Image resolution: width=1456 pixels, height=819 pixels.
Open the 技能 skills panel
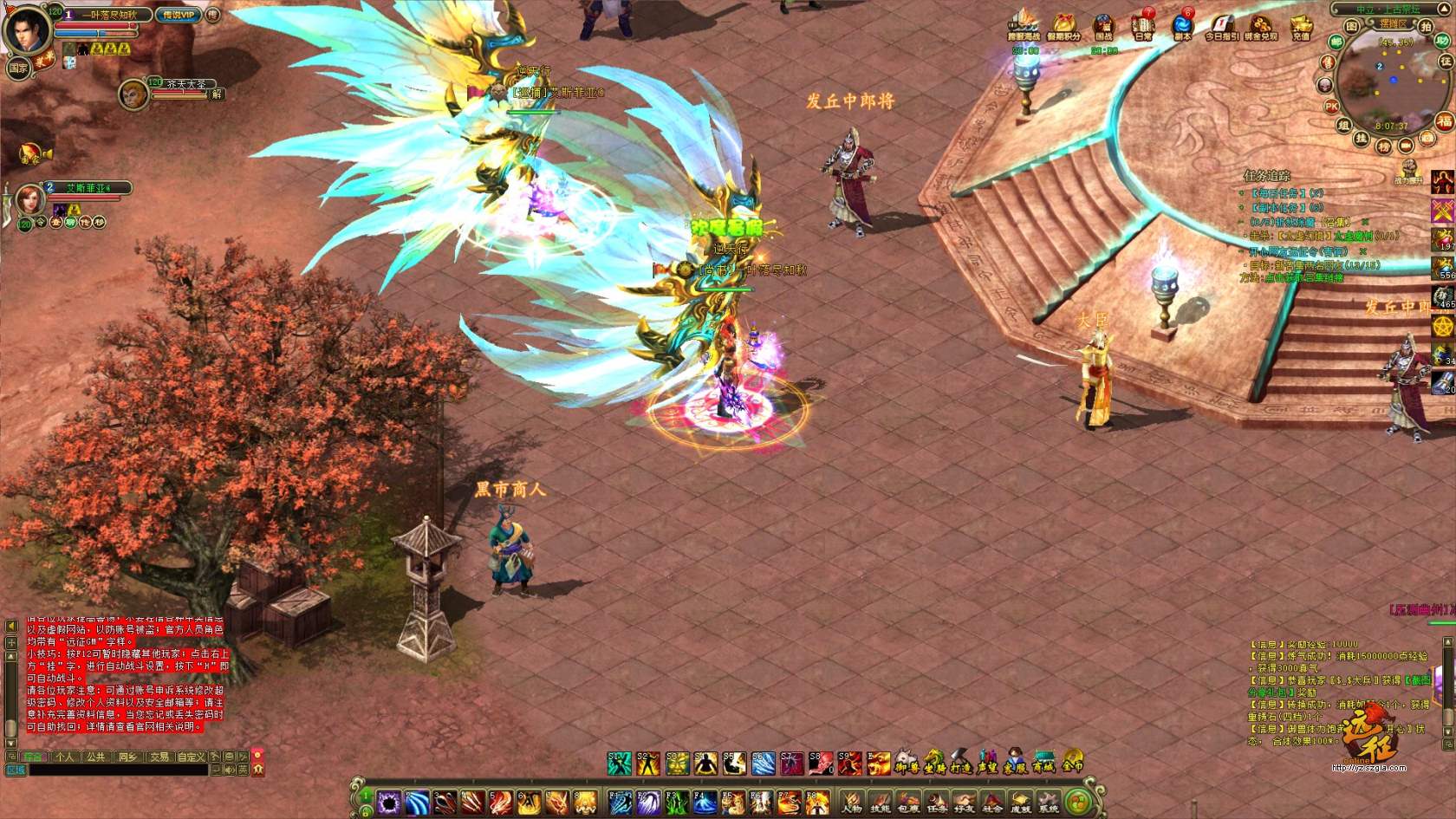point(880,803)
